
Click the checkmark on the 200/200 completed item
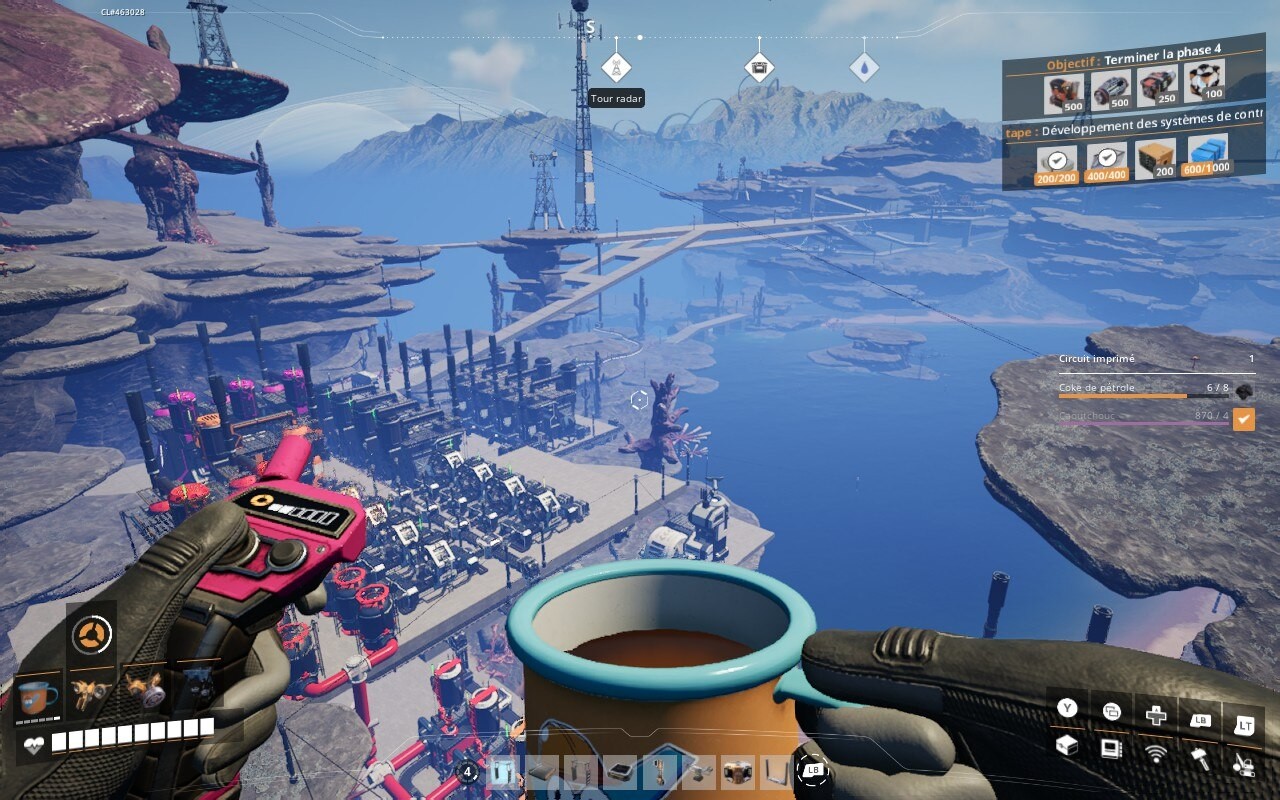(x=1059, y=157)
